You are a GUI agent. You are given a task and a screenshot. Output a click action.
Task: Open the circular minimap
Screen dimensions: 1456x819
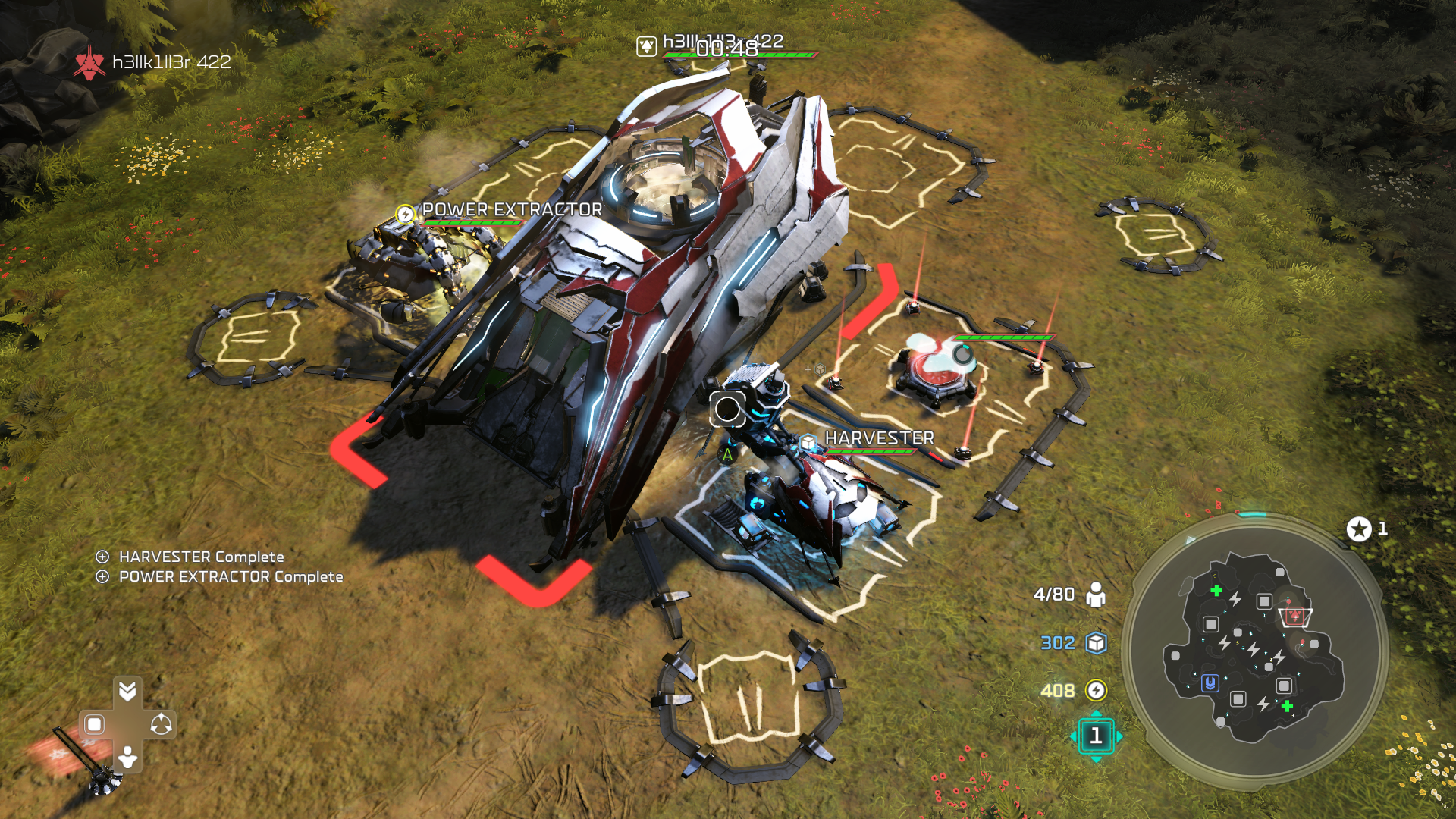tap(1255, 651)
